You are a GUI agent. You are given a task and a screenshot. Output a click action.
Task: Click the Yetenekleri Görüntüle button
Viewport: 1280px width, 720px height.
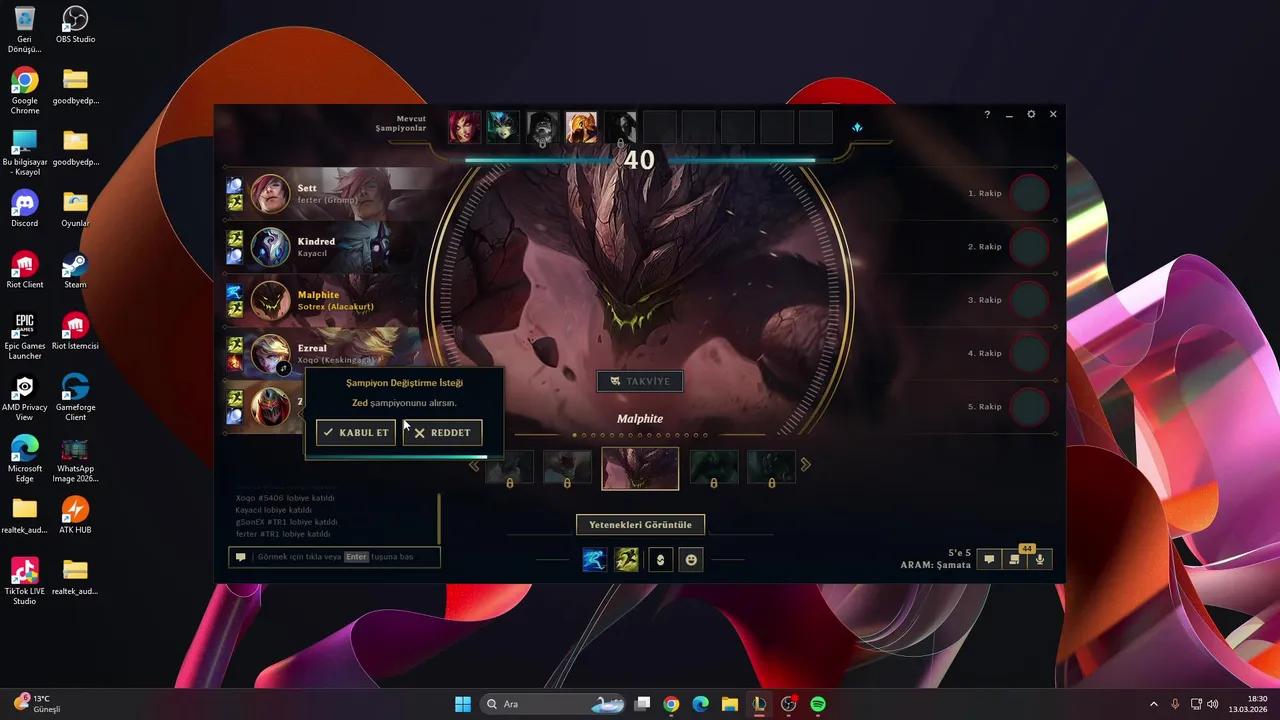pyautogui.click(x=640, y=524)
